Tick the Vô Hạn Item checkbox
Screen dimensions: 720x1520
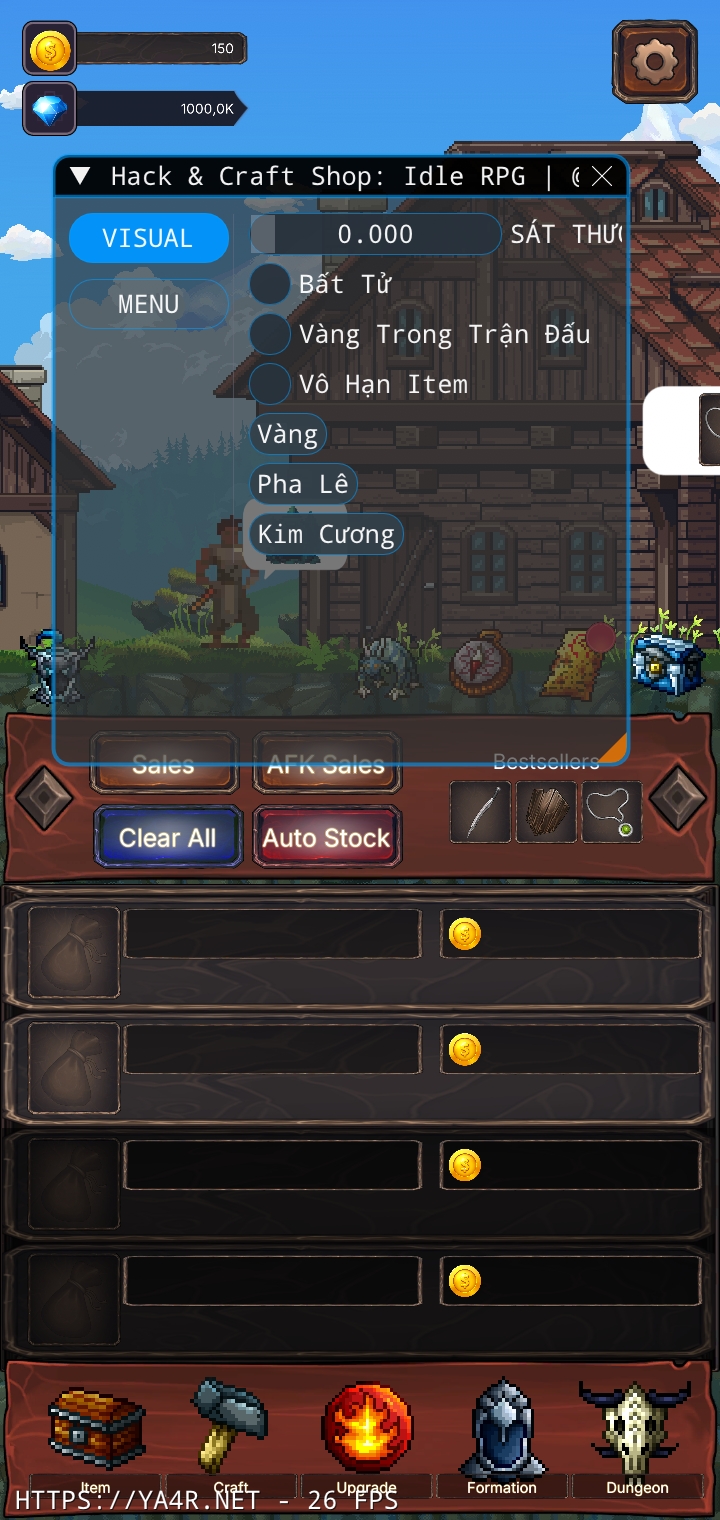269,384
